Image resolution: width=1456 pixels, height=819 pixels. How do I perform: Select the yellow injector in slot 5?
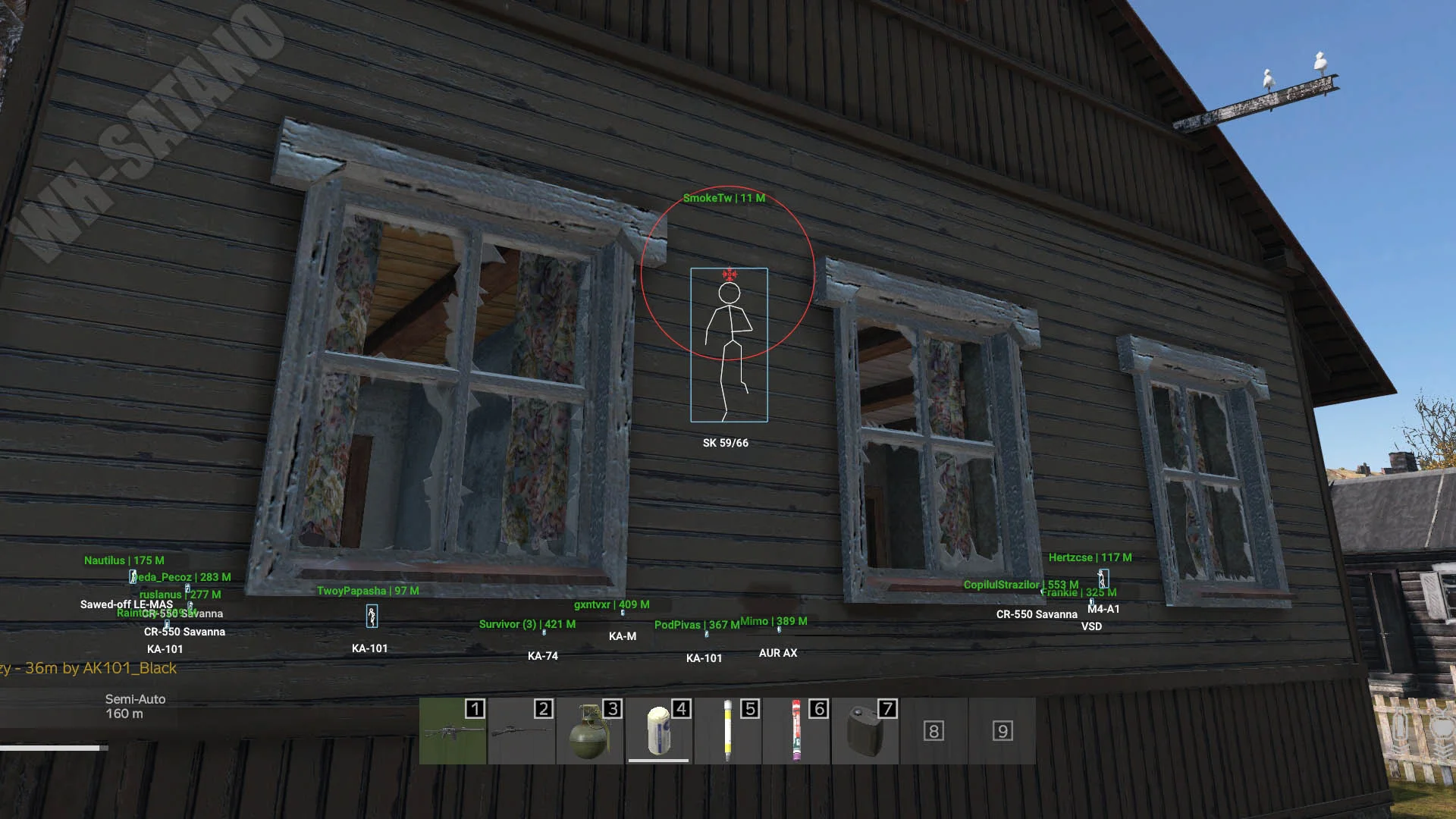coord(727,731)
